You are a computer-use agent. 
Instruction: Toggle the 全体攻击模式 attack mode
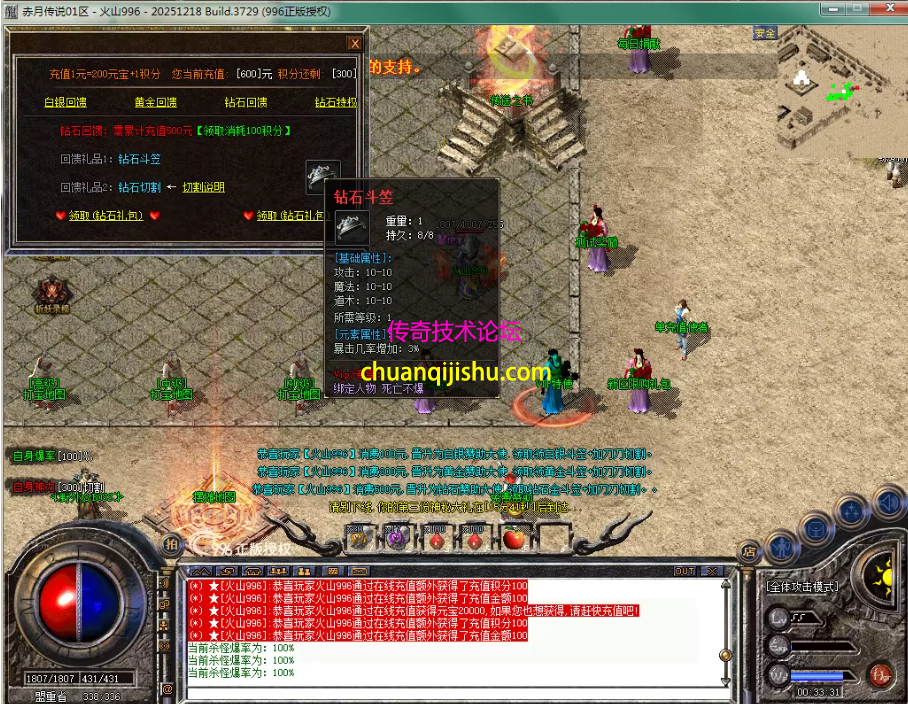tap(802, 586)
